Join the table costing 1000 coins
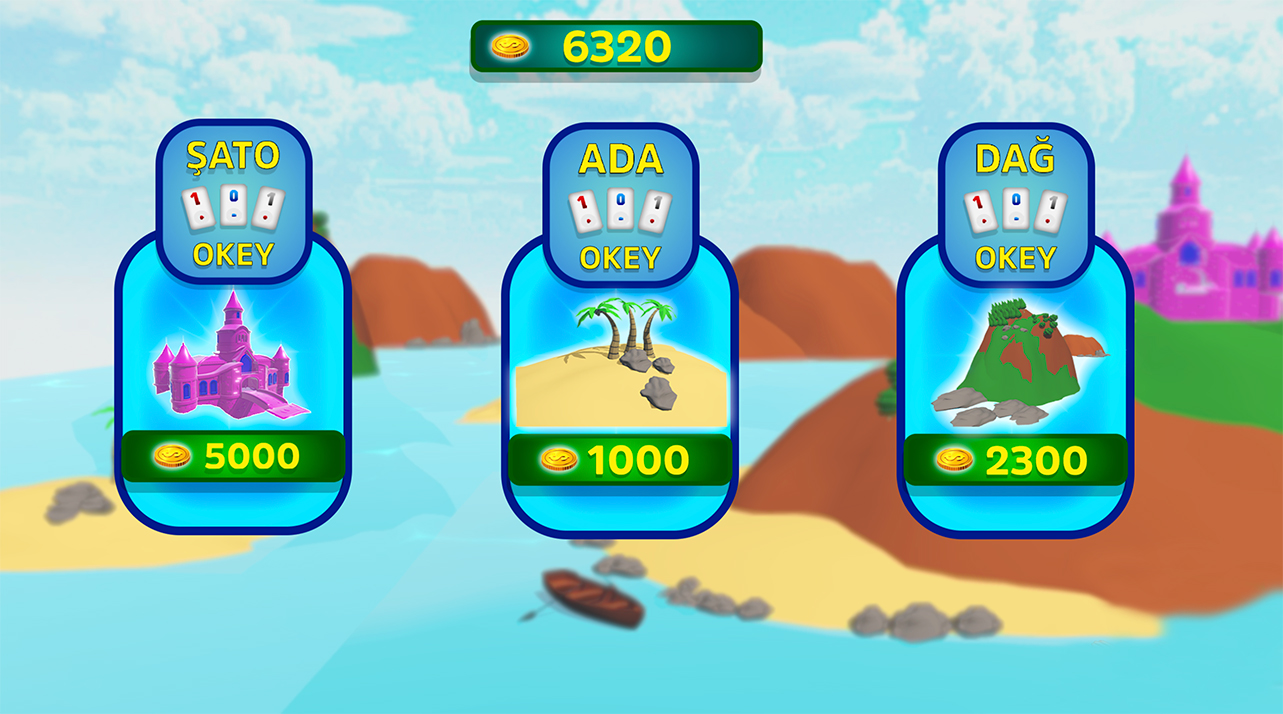The height and width of the screenshot is (714, 1283). pos(619,460)
